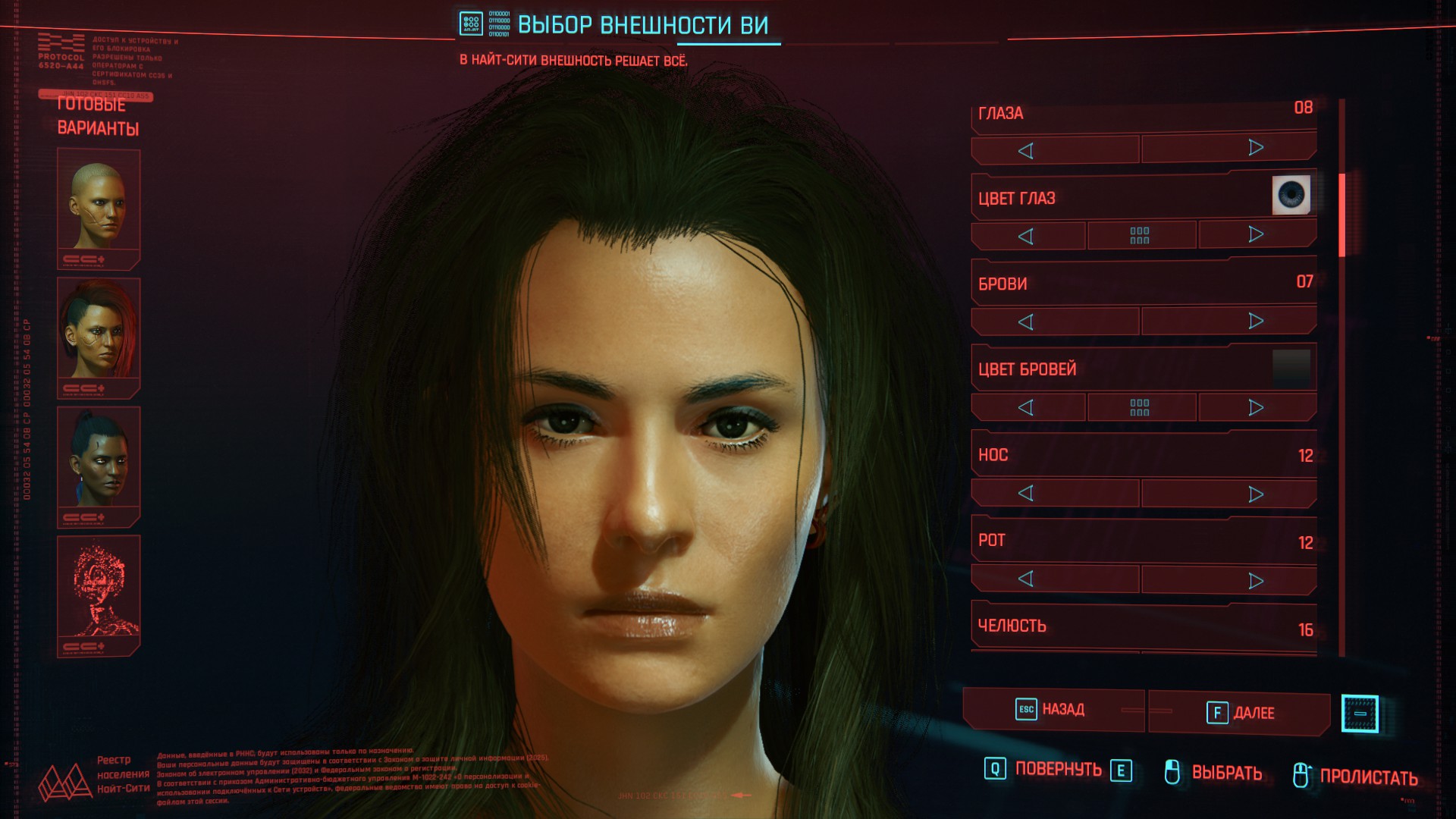Select the randomized red hologram preset
The height and width of the screenshot is (819, 1456).
point(99,593)
